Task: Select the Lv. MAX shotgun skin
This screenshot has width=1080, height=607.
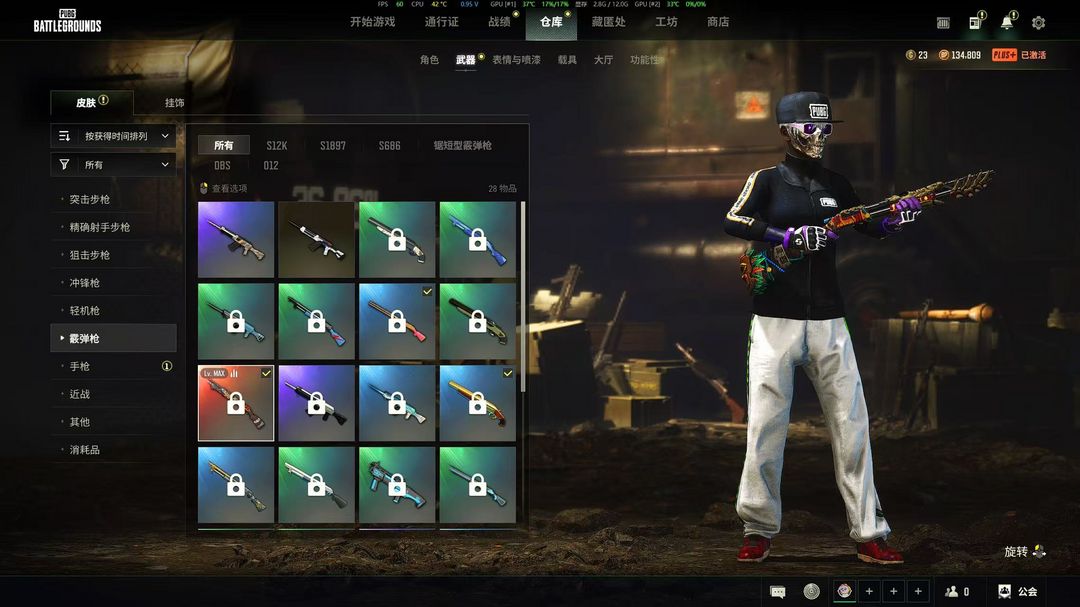Action: [x=236, y=403]
